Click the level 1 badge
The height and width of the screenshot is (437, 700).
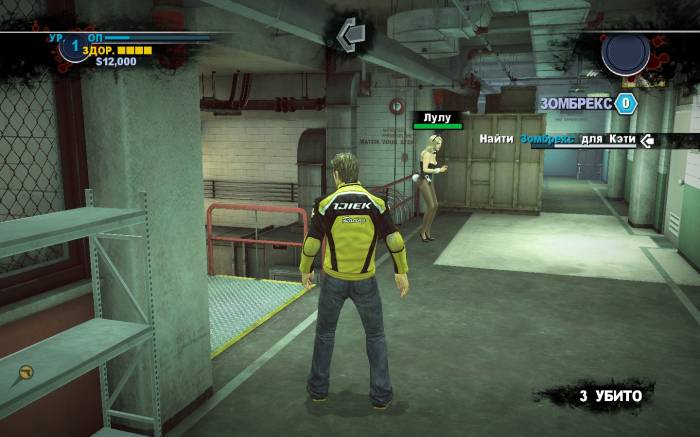click(73, 47)
